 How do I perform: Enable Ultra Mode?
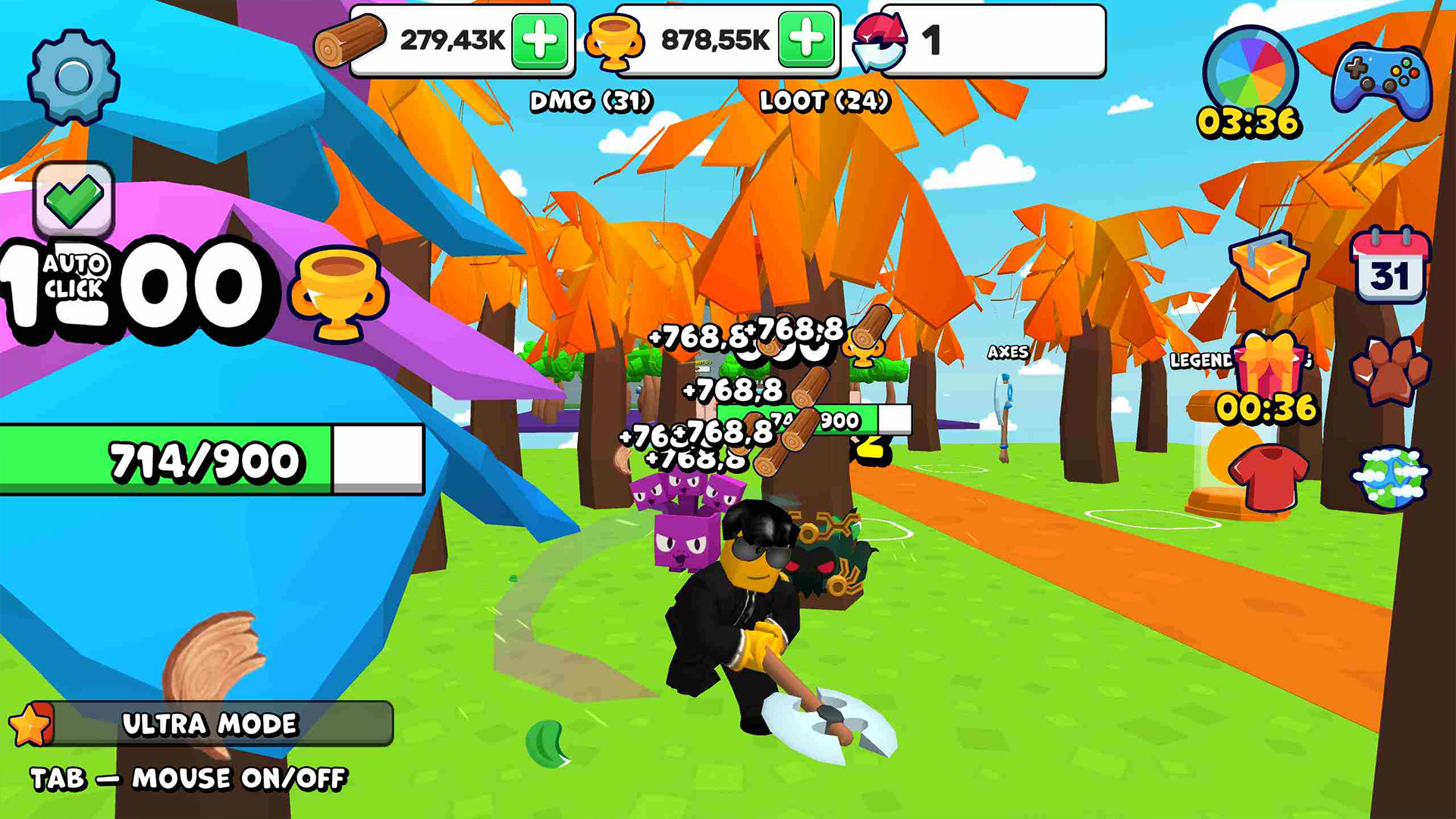[211, 723]
